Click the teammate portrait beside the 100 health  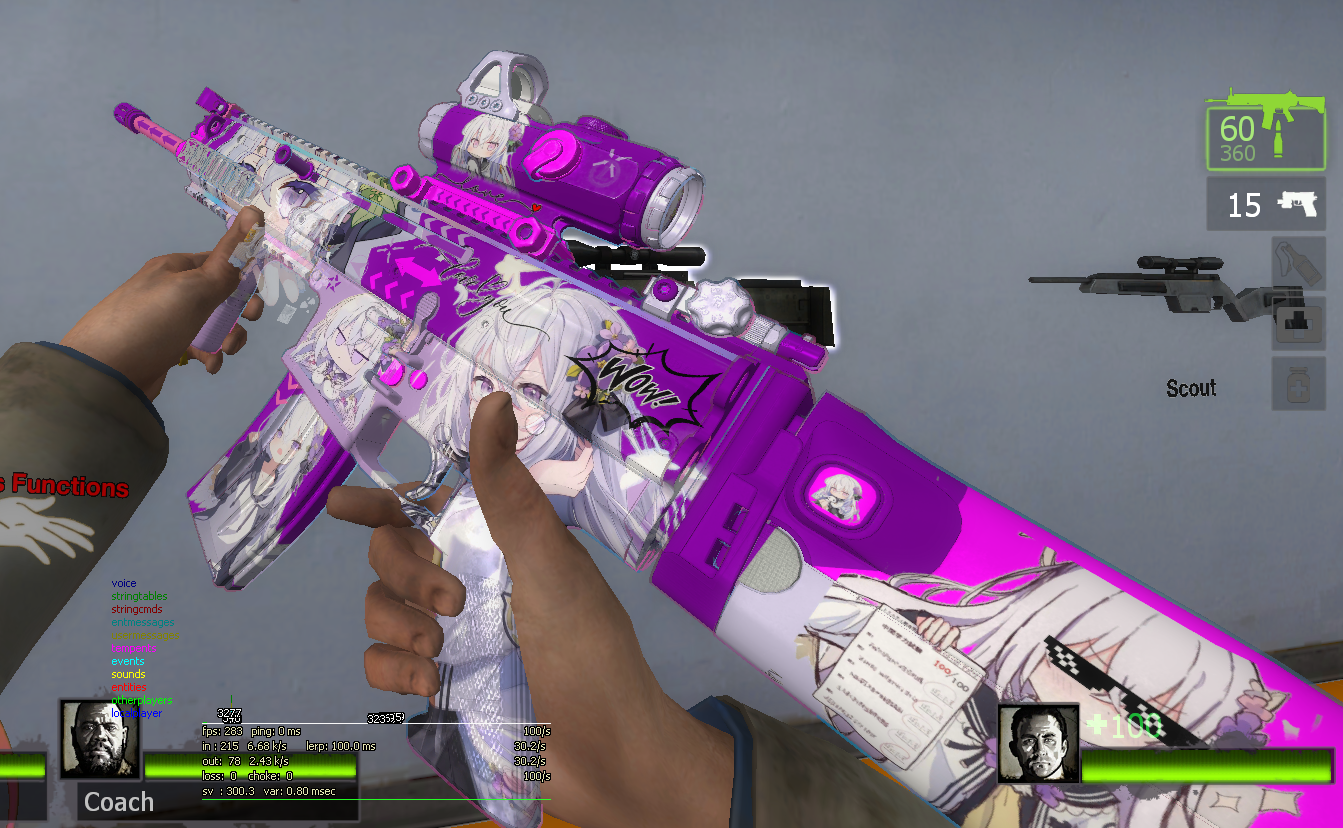[1037, 743]
